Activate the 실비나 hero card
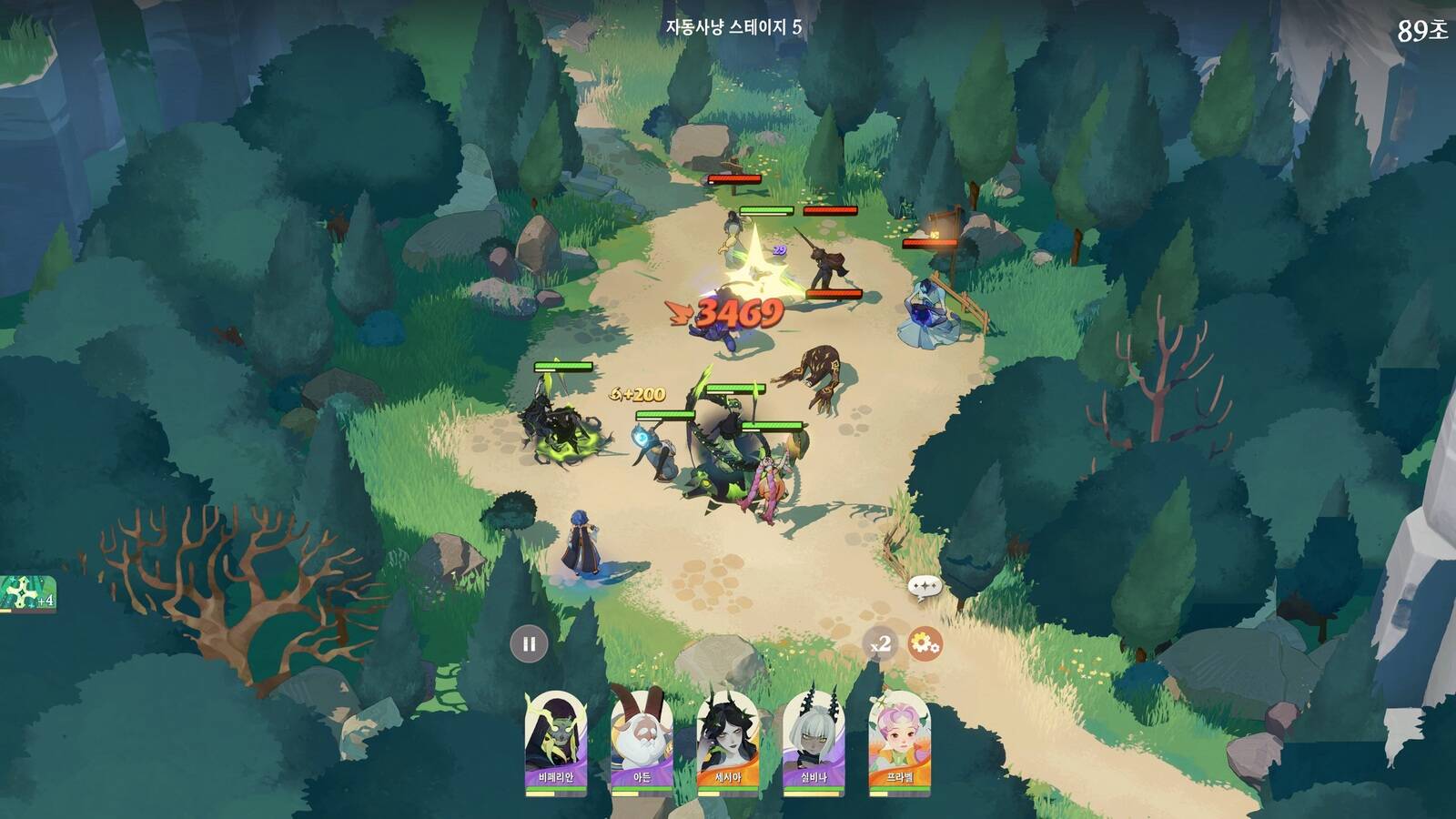 (x=814, y=742)
